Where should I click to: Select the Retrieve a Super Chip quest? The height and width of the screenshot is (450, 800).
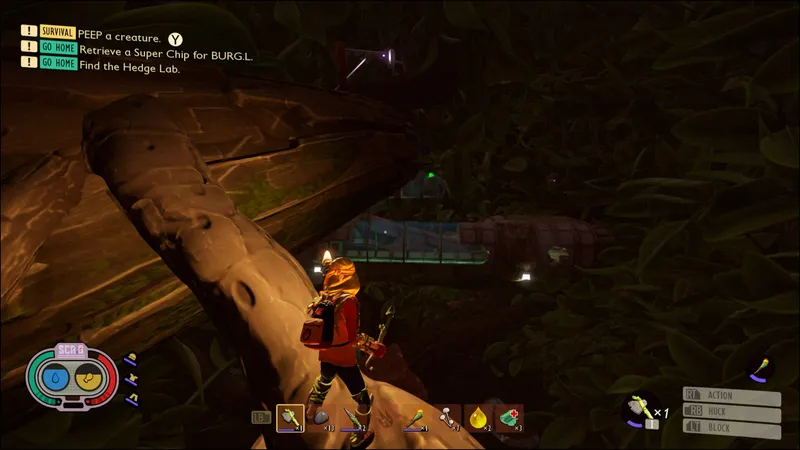(165, 55)
